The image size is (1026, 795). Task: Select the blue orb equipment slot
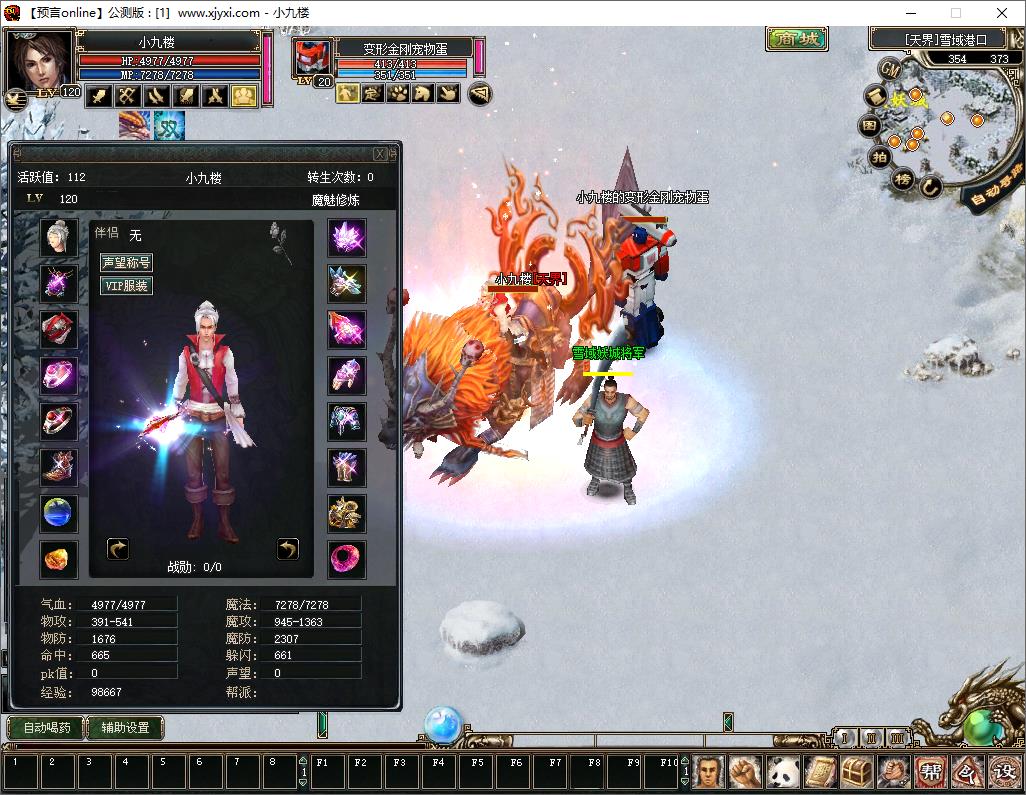coord(59,513)
